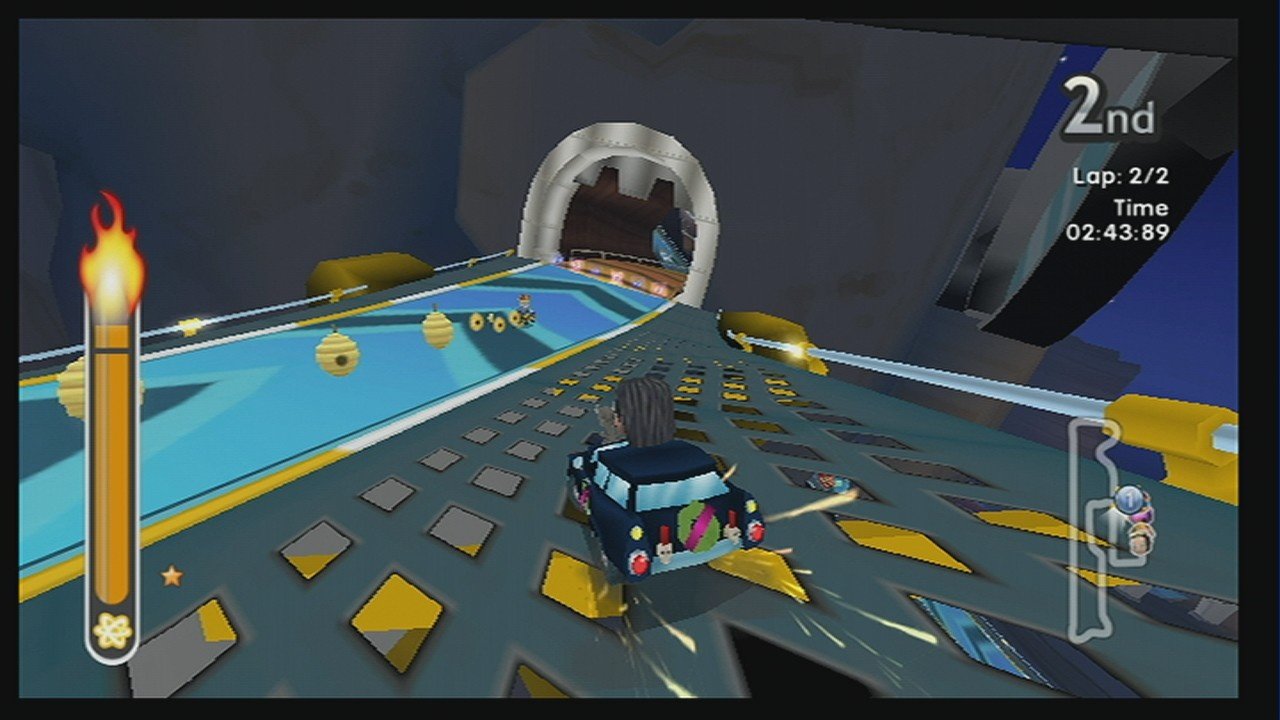Click the hanging honey pot obstacle
Image resolution: width=1280 pixels, height=720 pixels.
coord(437,327)
